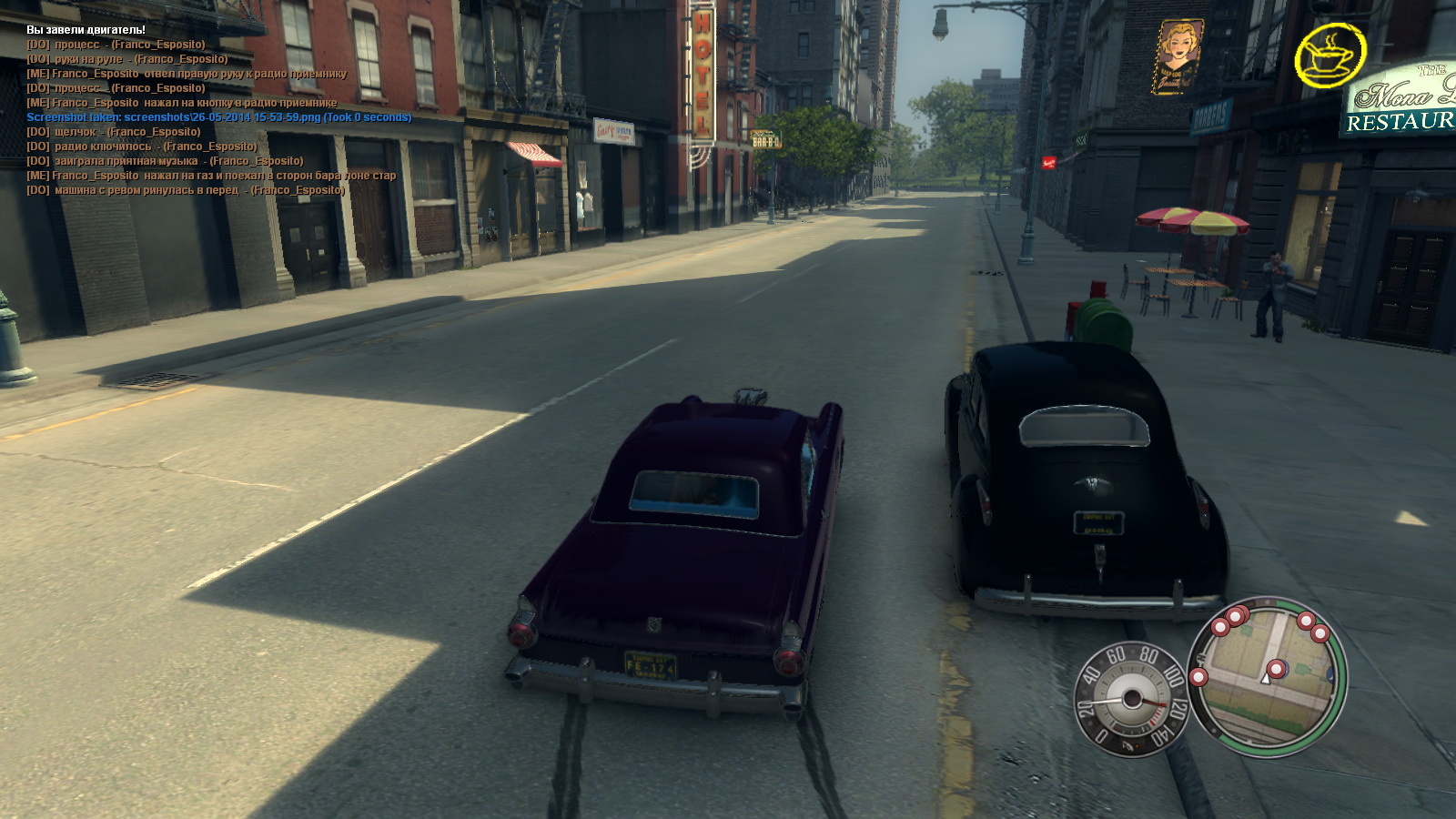Select the yellow coffee cup icon
Image resolution: width=1456 pixels, height=819 pixels.
pyautogui.click(x=1330, y=56)
